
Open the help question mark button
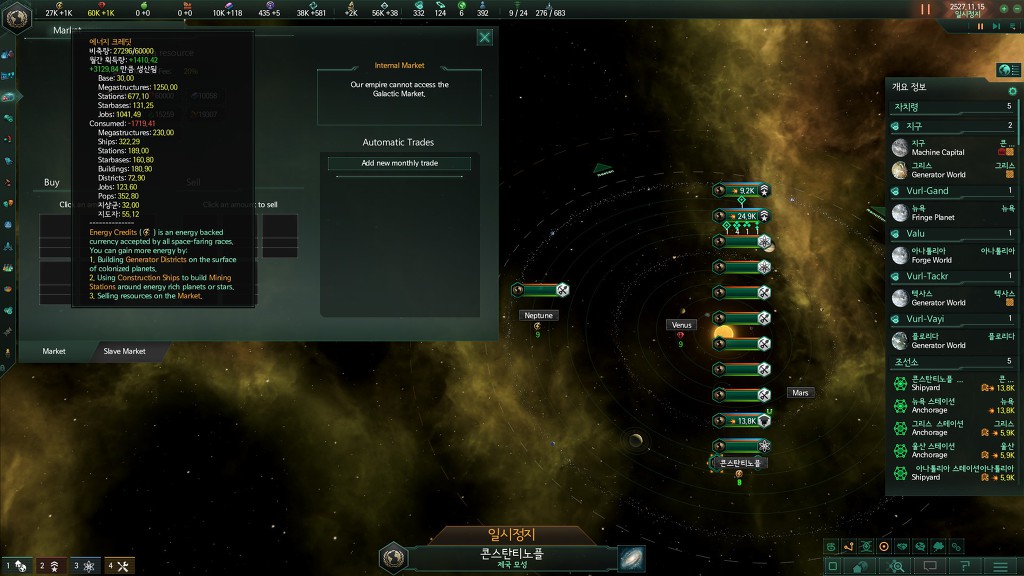click(965, 566)
